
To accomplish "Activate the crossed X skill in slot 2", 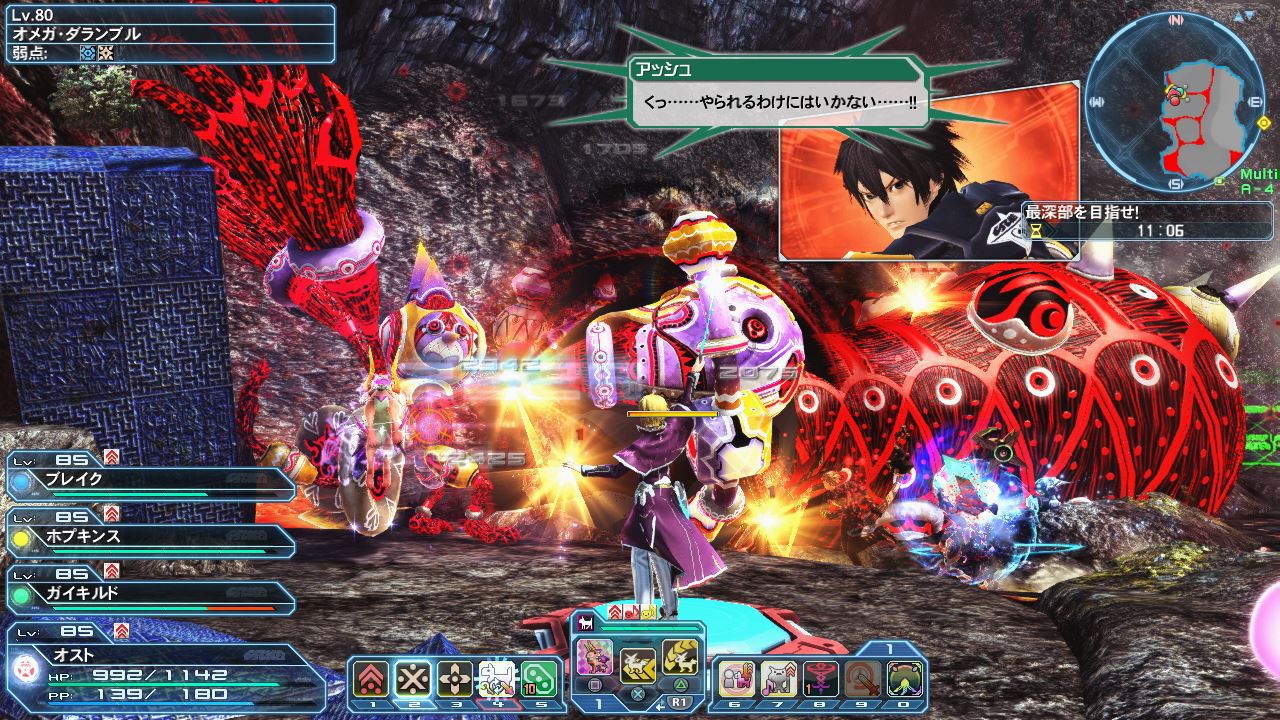I will click(x=411, y=679).
